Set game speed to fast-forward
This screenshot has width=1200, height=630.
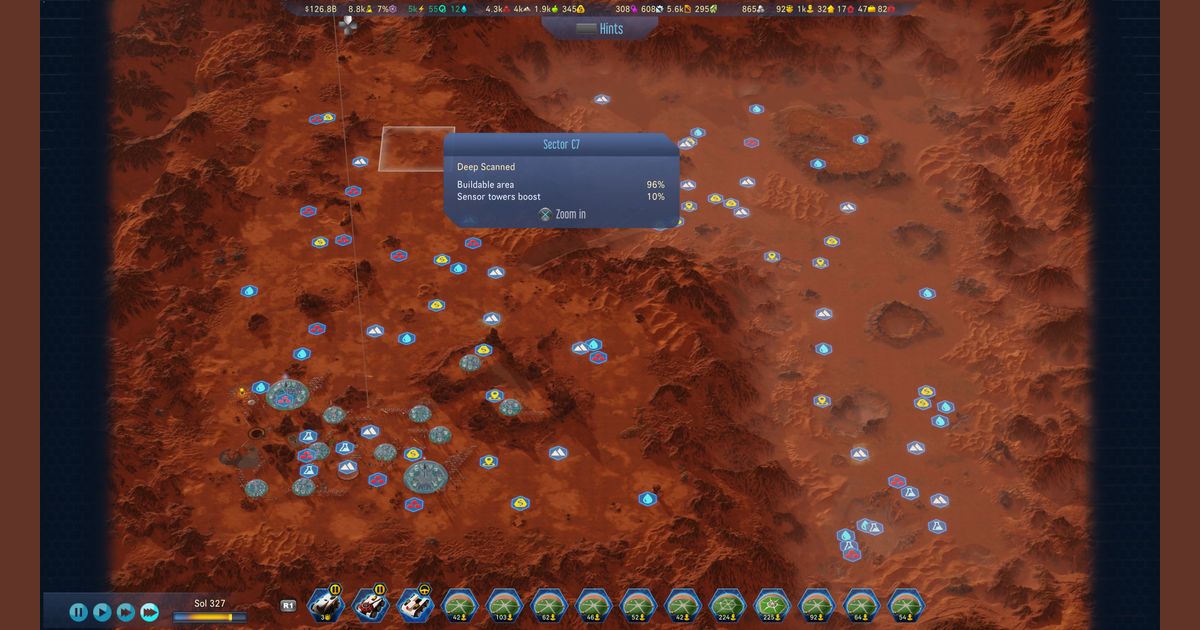tap(126, 611)
